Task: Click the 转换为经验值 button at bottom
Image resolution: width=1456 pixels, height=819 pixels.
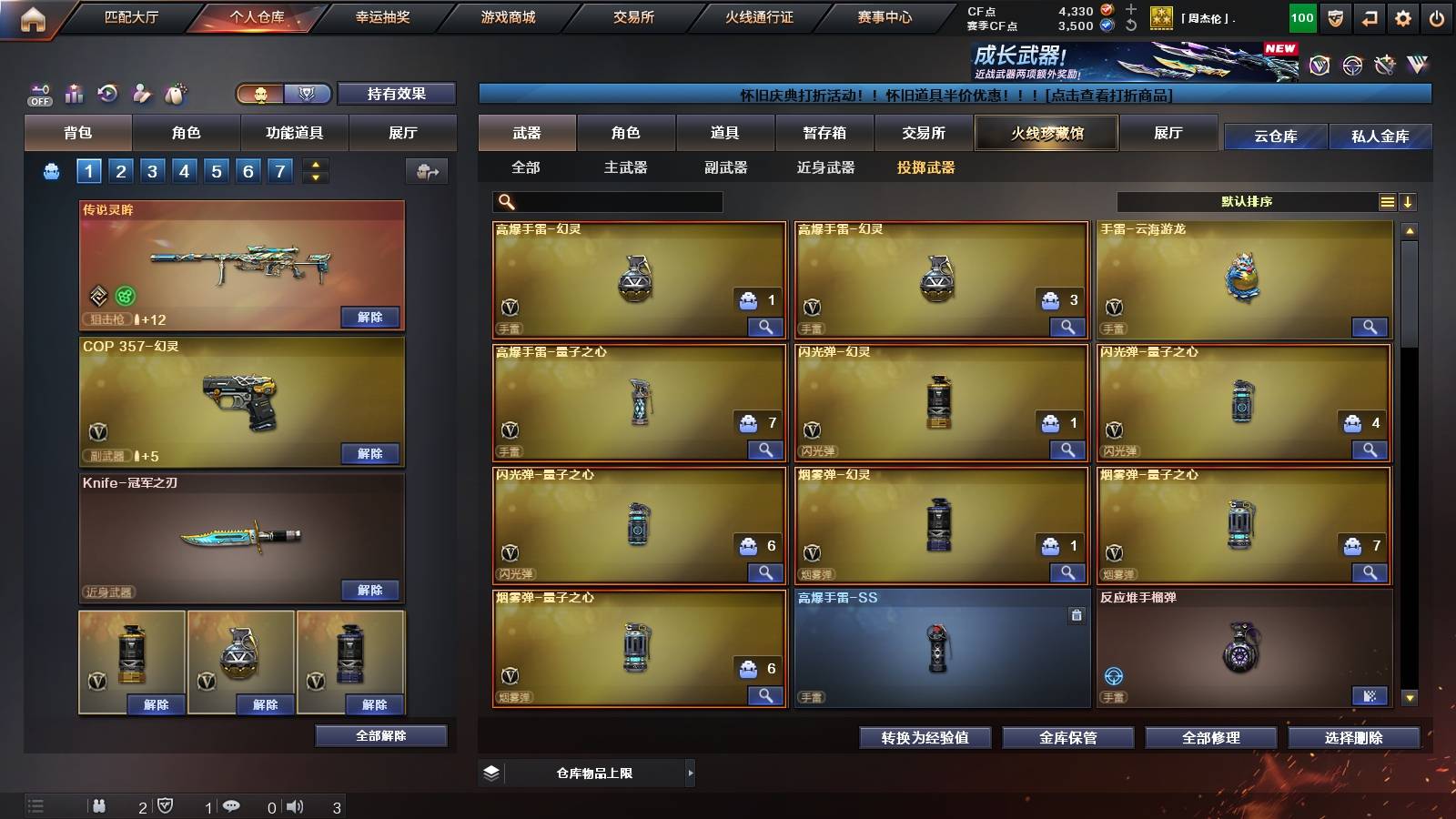Action: (925, 738)
